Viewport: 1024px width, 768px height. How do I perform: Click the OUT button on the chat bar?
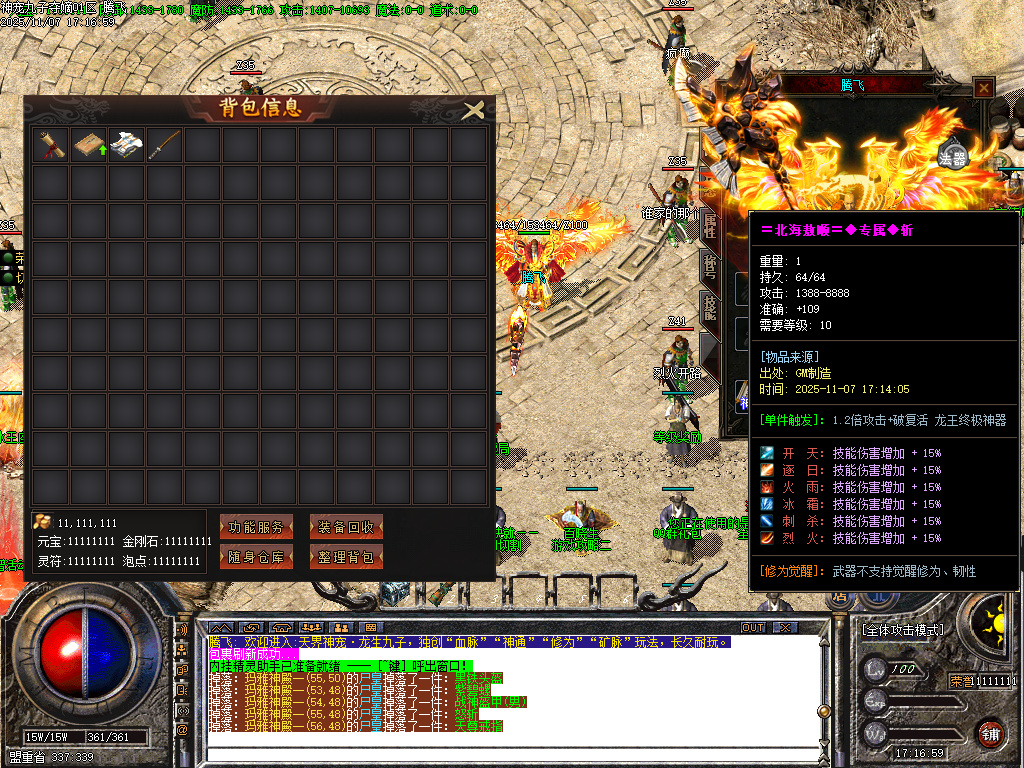tap(752, 628)
